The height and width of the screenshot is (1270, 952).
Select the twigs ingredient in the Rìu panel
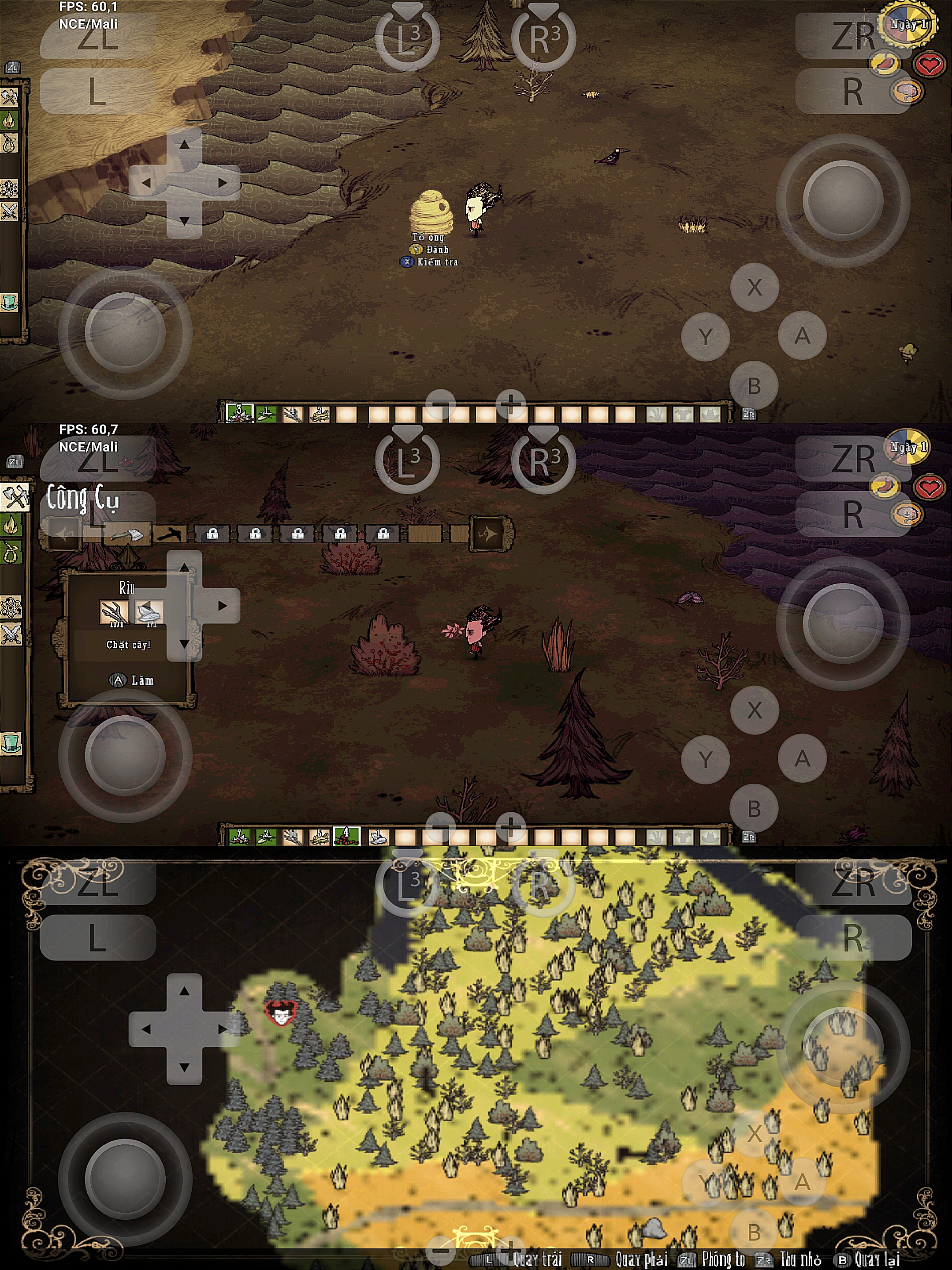point(113,612)
